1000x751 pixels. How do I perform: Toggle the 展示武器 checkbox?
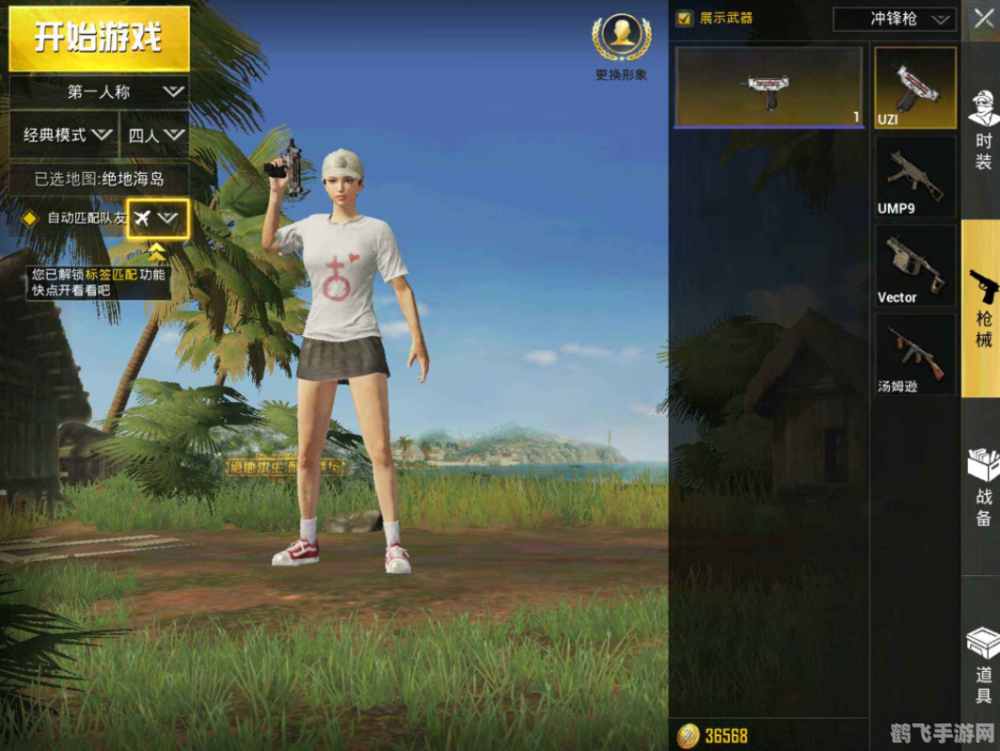[685, 18]
